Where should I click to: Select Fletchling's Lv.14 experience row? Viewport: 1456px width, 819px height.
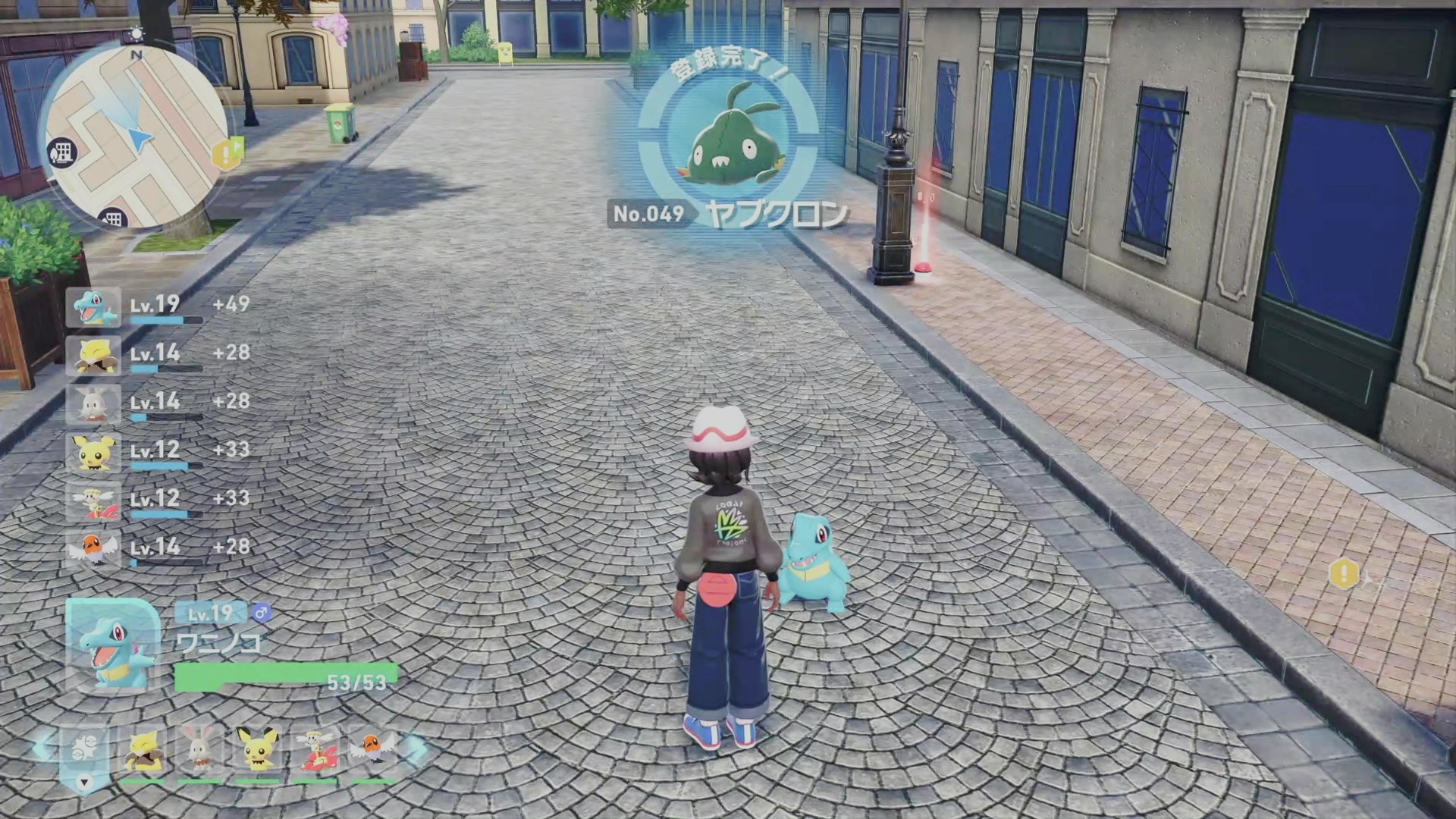point(158,549)
